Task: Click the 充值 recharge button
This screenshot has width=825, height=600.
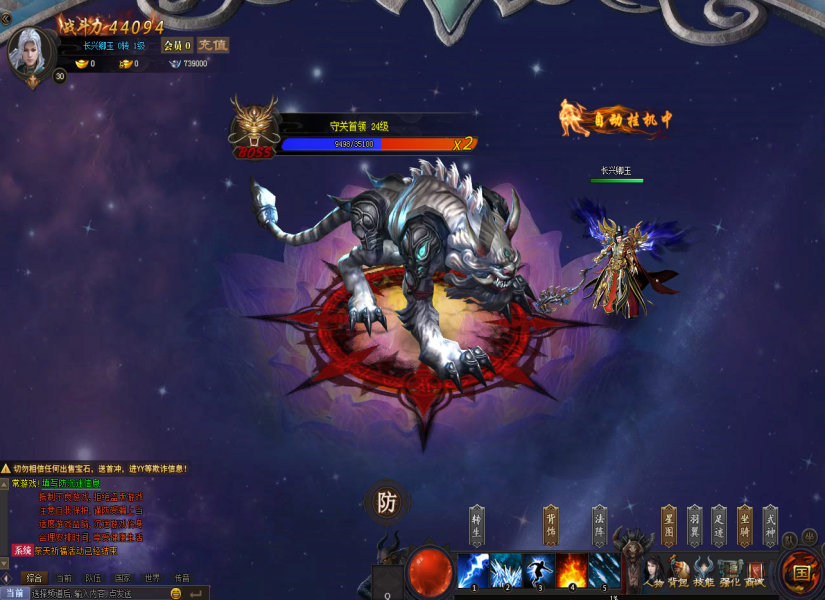Action: click(212, 45)
